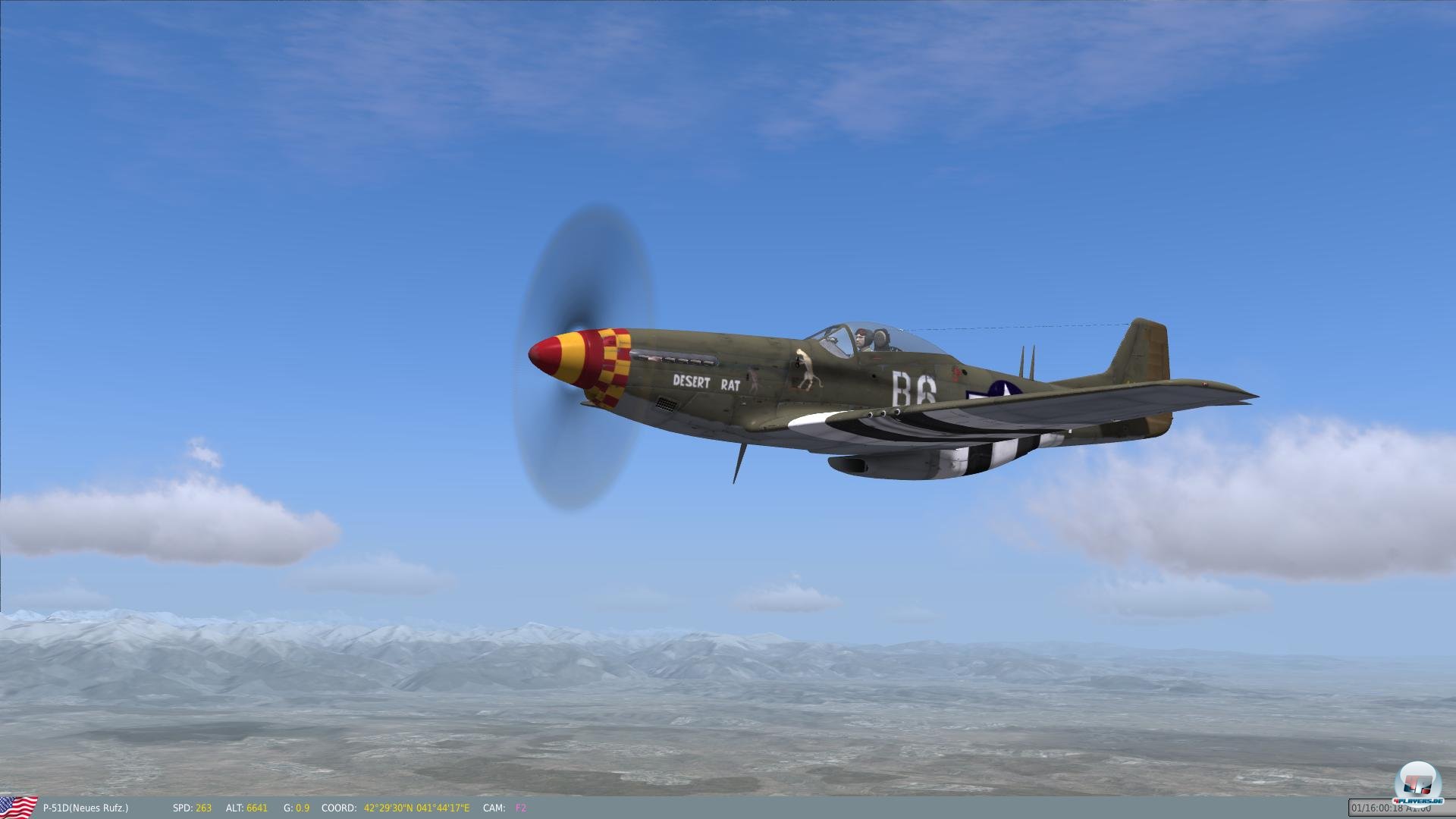The height and width of the screenshot is (819, 1456).
Task: Toggle the F2 external camera view
Action: pyautogui.click(x=520, y=808)
